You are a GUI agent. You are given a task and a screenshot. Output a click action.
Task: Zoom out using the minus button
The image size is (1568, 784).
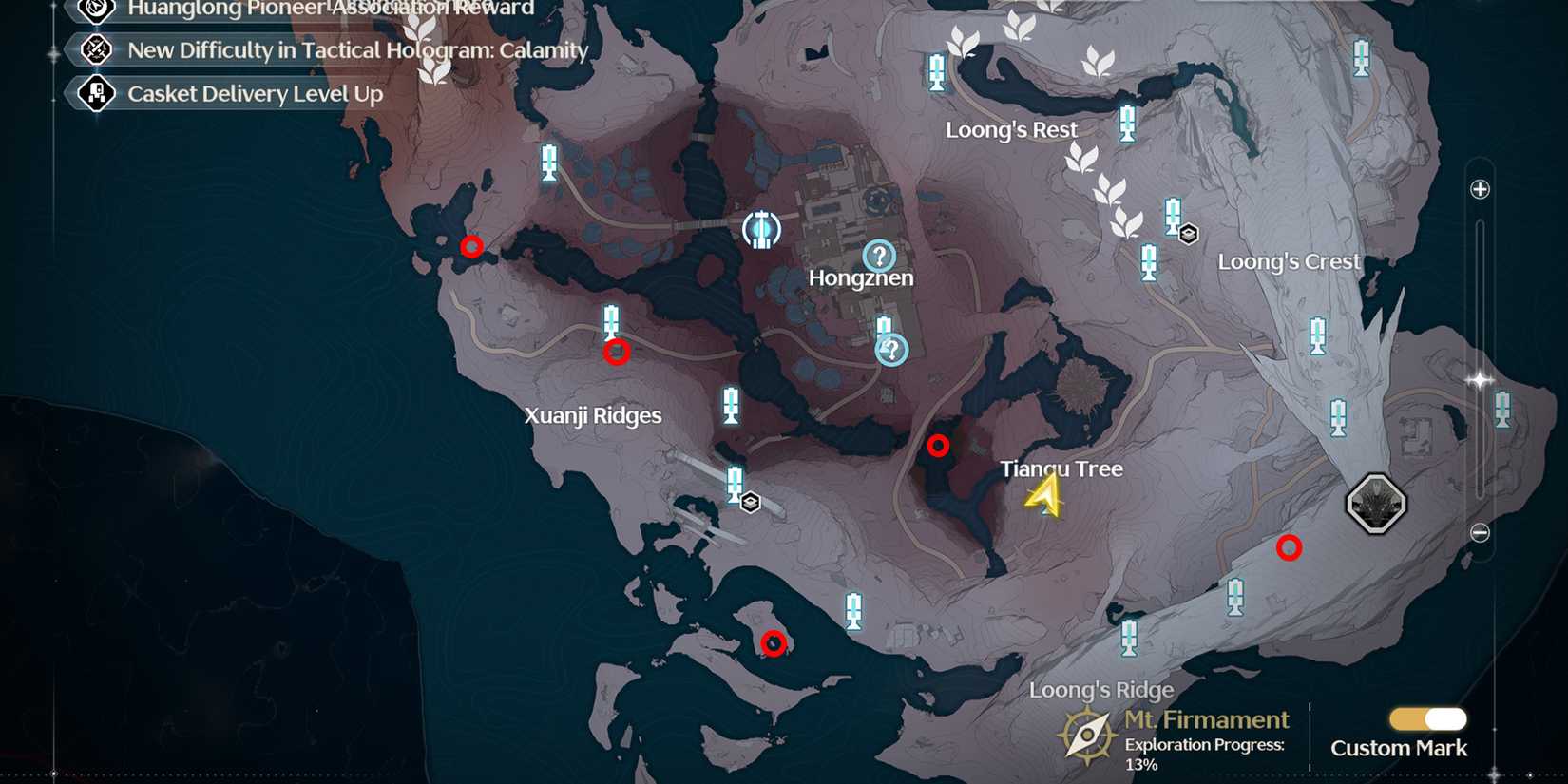pyautogui.click(x=1479, y=533)
